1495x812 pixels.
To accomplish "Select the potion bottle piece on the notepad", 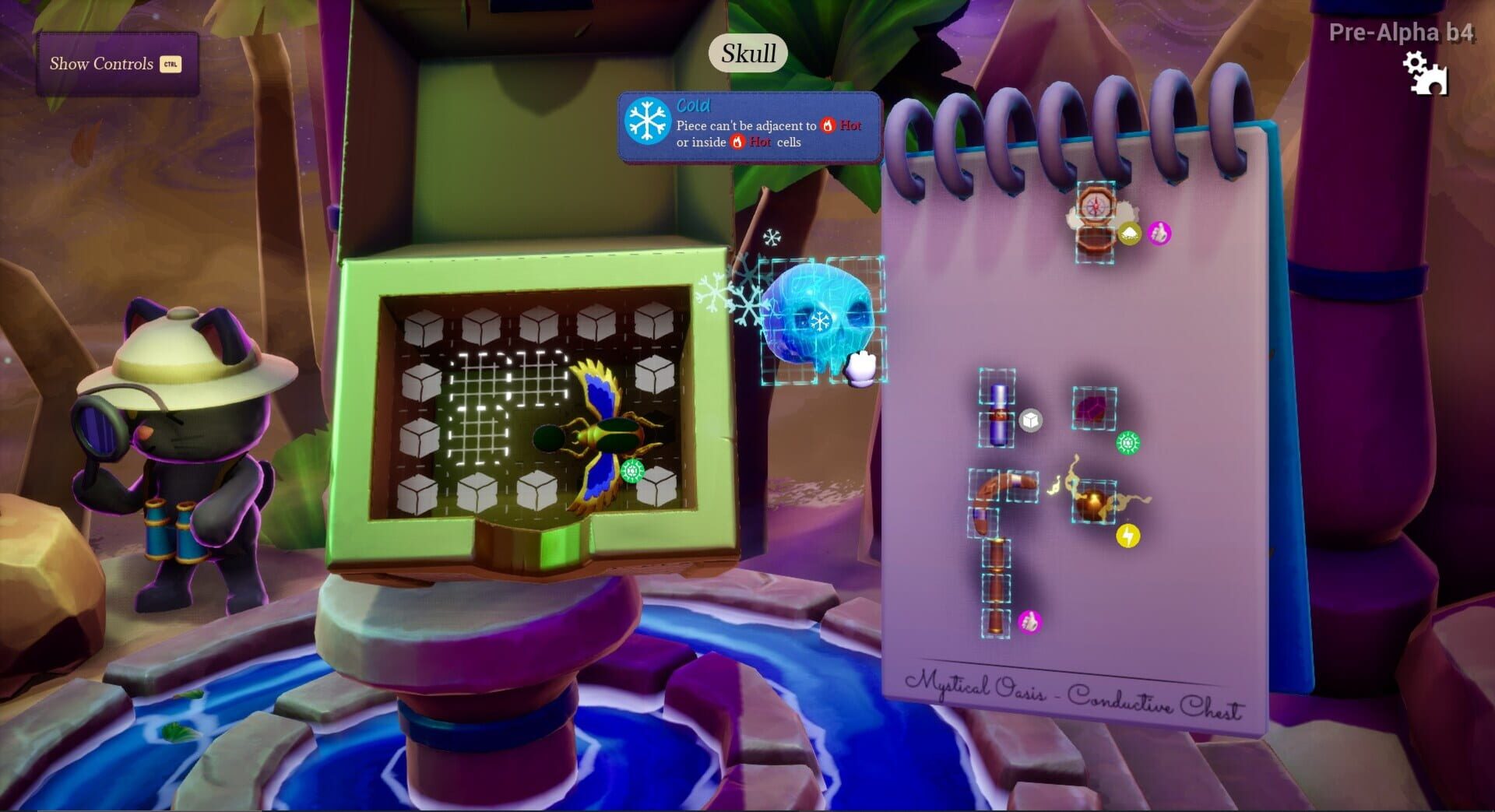I will 998,413.
